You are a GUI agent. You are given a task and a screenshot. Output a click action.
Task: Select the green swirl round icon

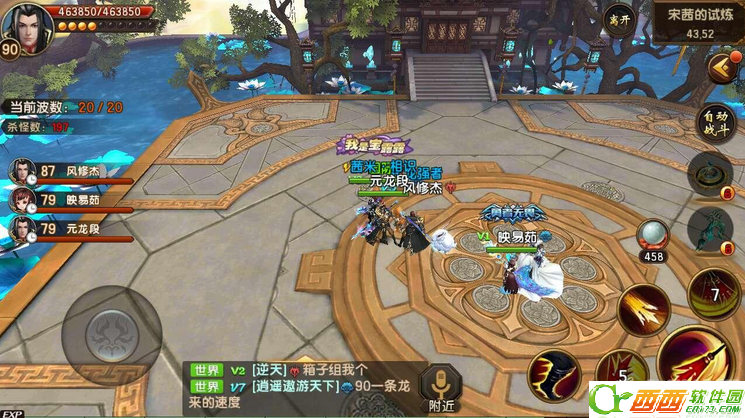click(x=716, y=172)
